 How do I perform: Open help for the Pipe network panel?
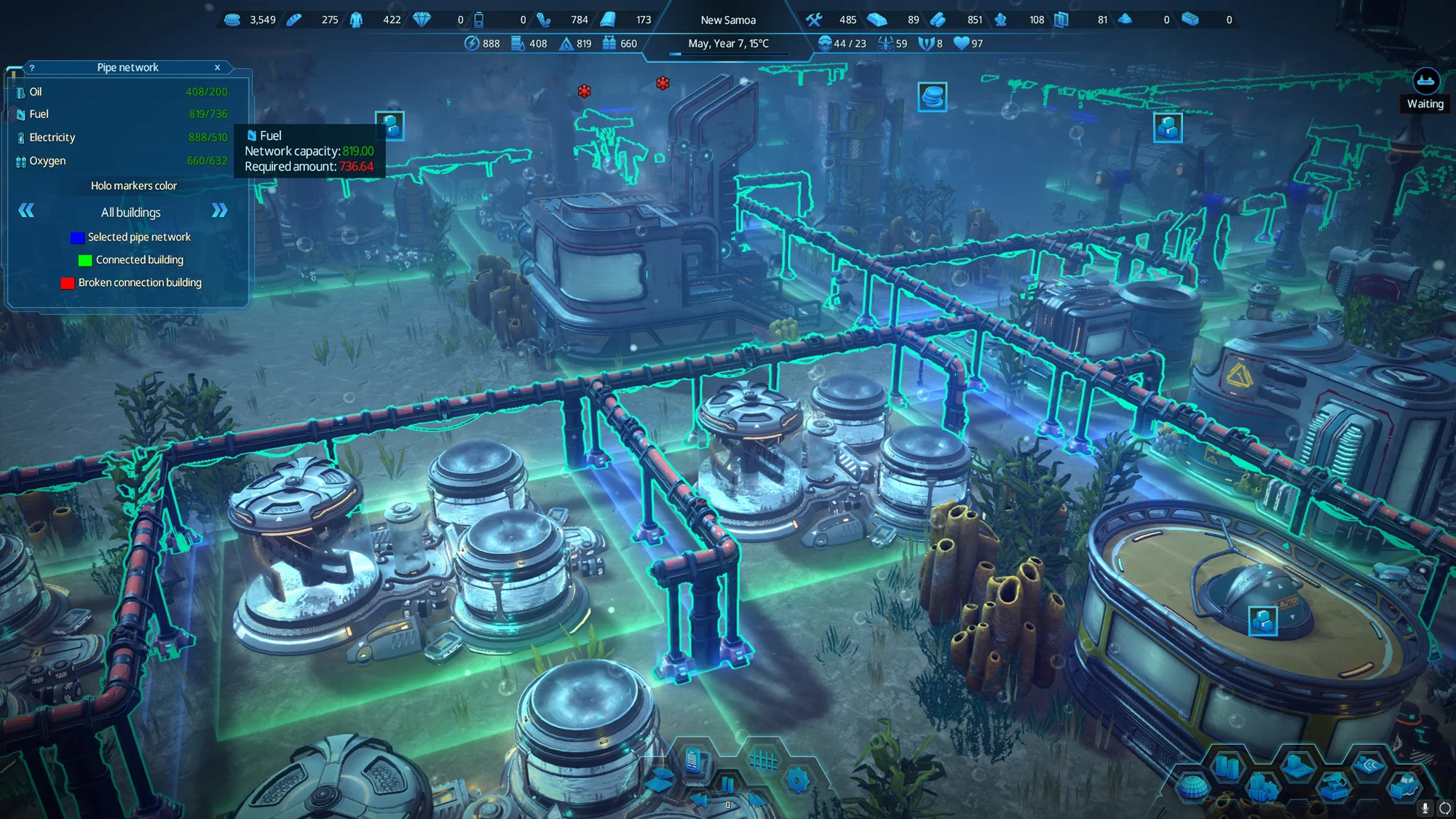pos(32,68)
